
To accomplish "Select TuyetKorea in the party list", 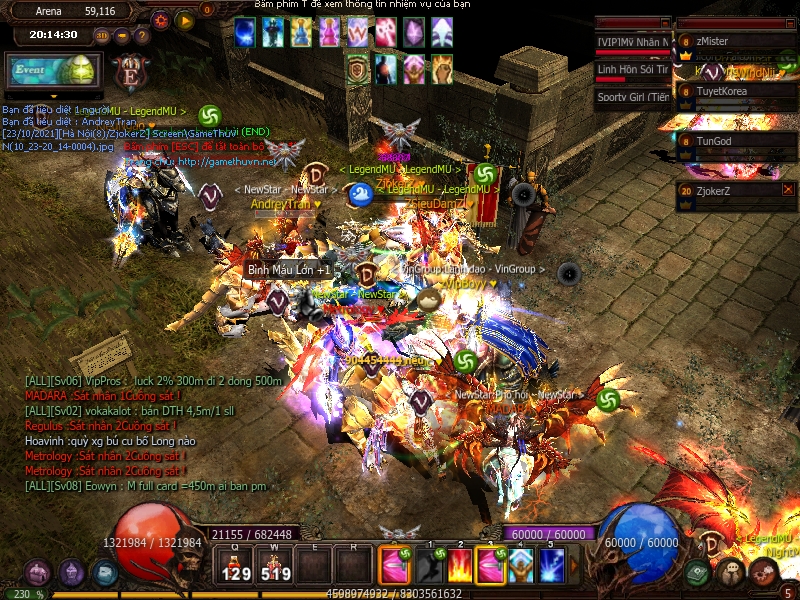I will point(735,91).
